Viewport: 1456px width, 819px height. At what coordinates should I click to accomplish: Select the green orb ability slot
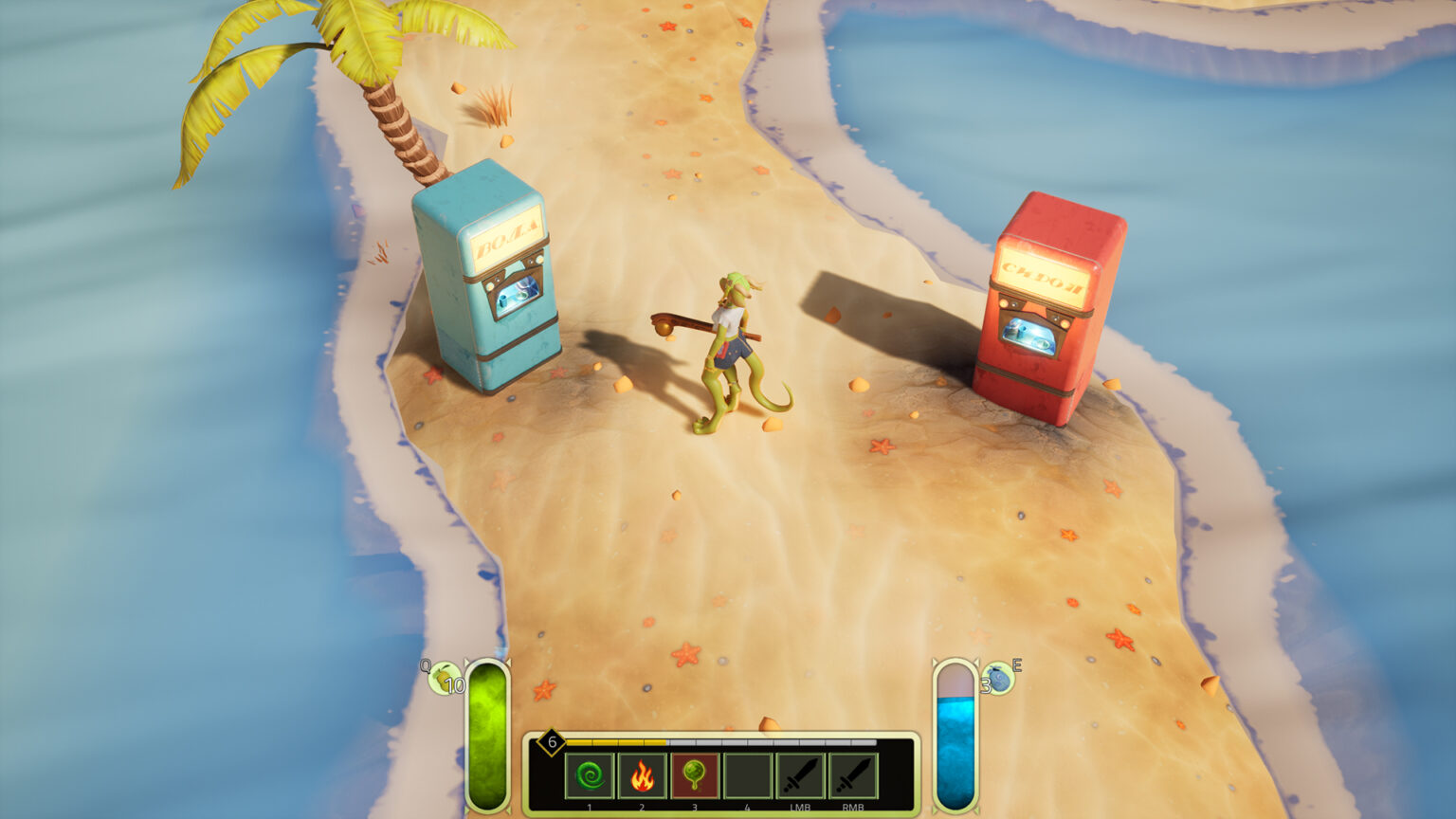pyautogui.click(x=695, y=776)
